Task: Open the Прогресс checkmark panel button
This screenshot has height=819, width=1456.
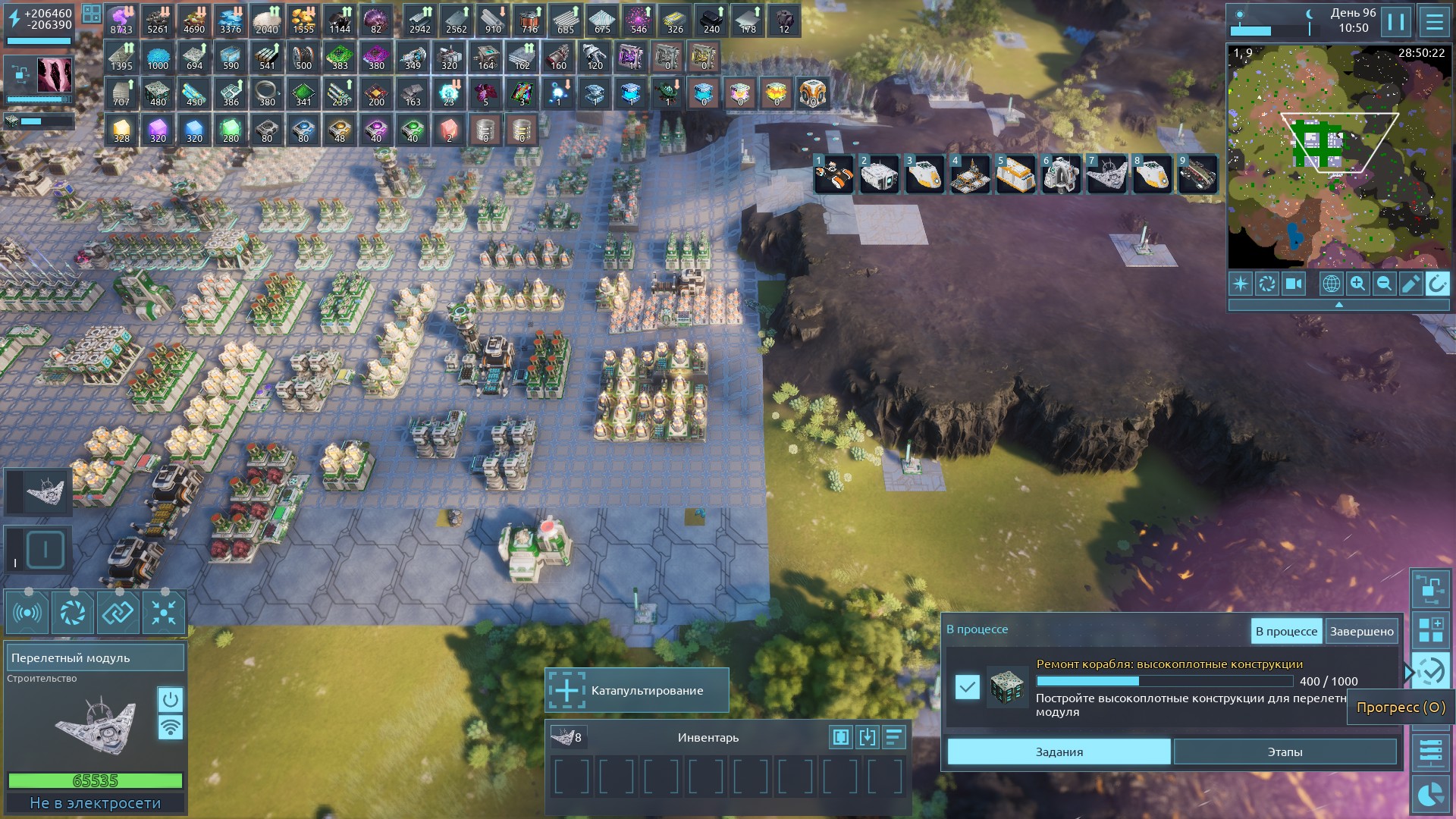Action: pyautogui.click(x=1430, y=671)
